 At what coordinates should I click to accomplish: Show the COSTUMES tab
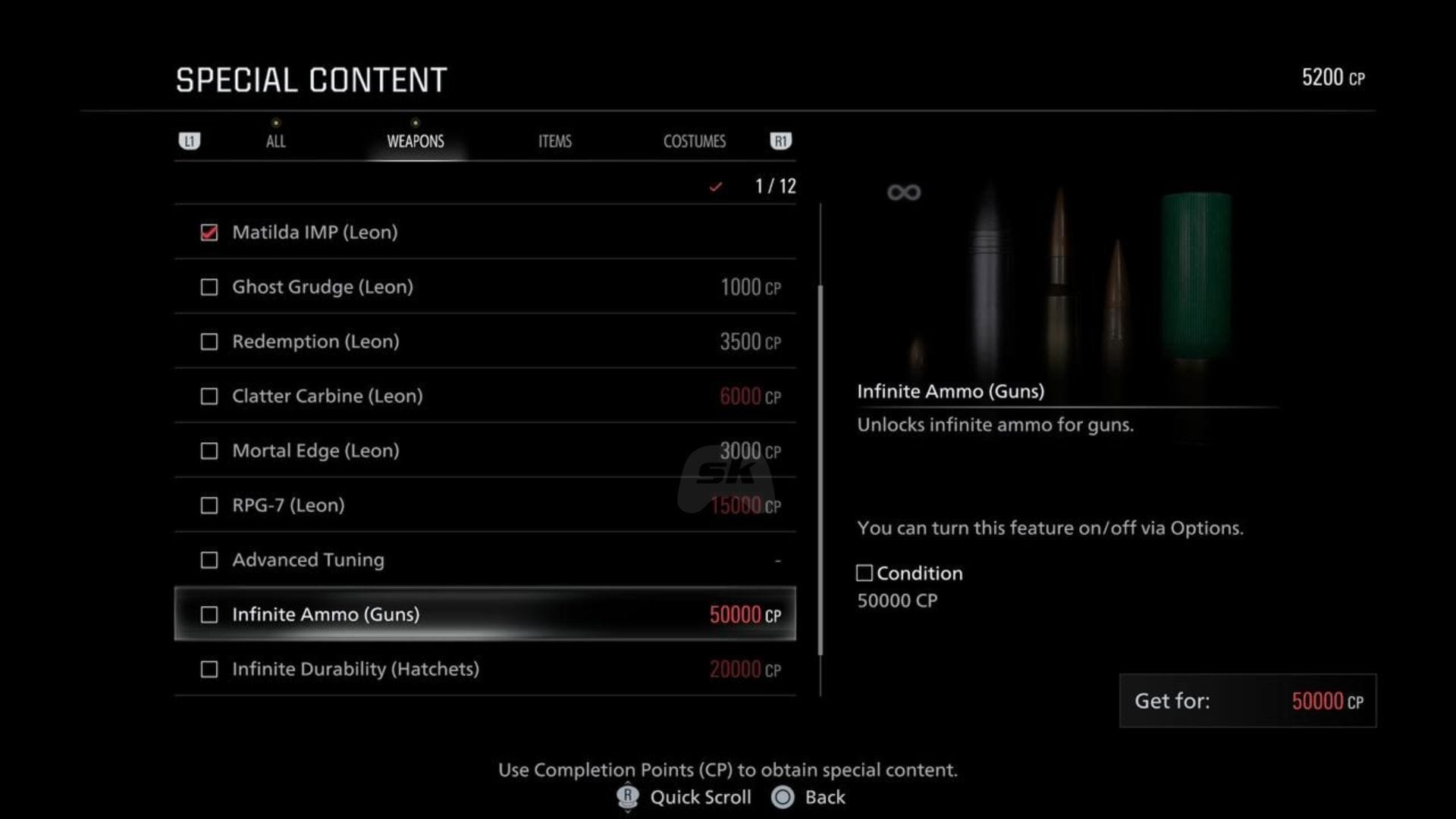point(694,141)
